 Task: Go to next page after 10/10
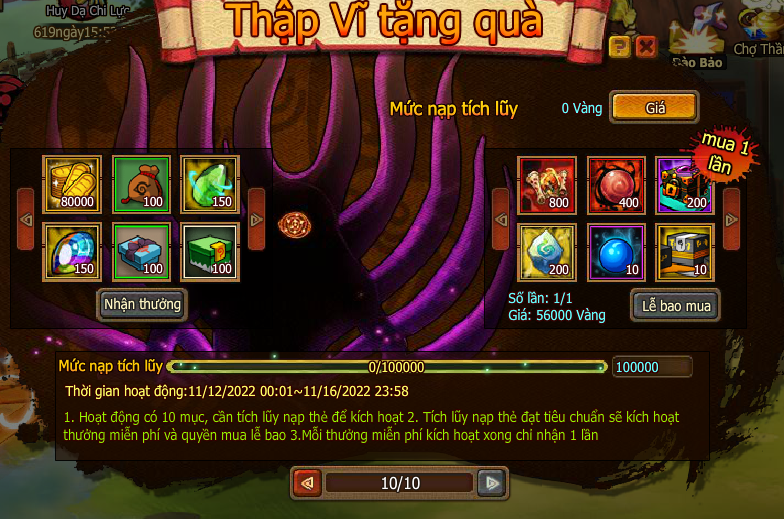click(x=490, y=484)
